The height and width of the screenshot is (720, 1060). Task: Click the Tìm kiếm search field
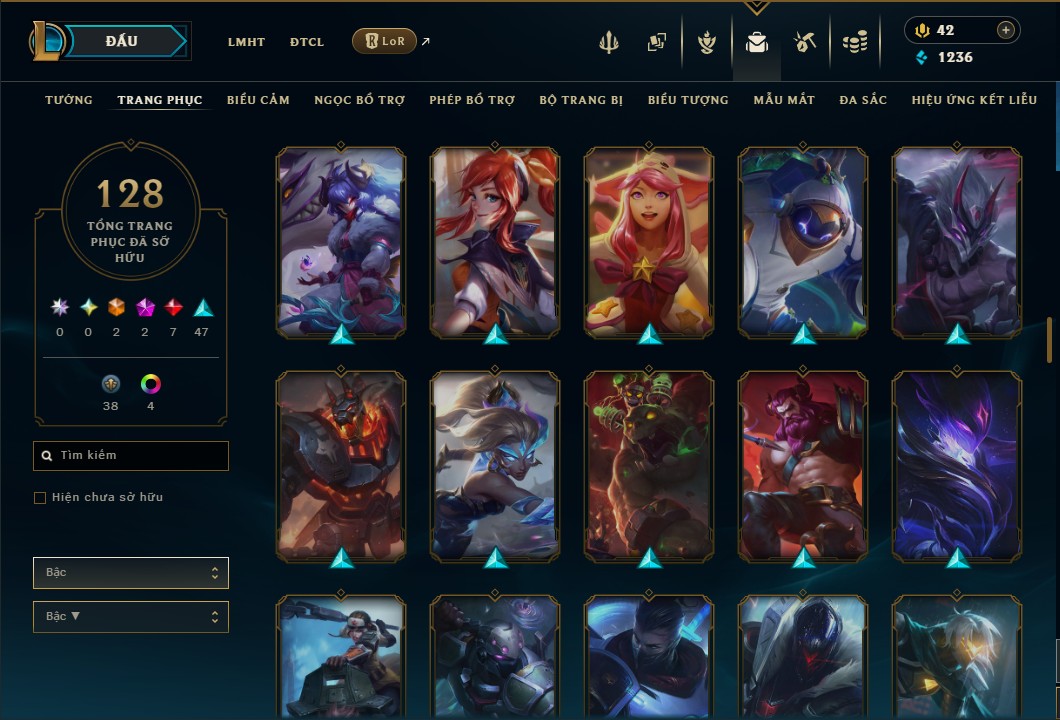[x=131, y=456]
